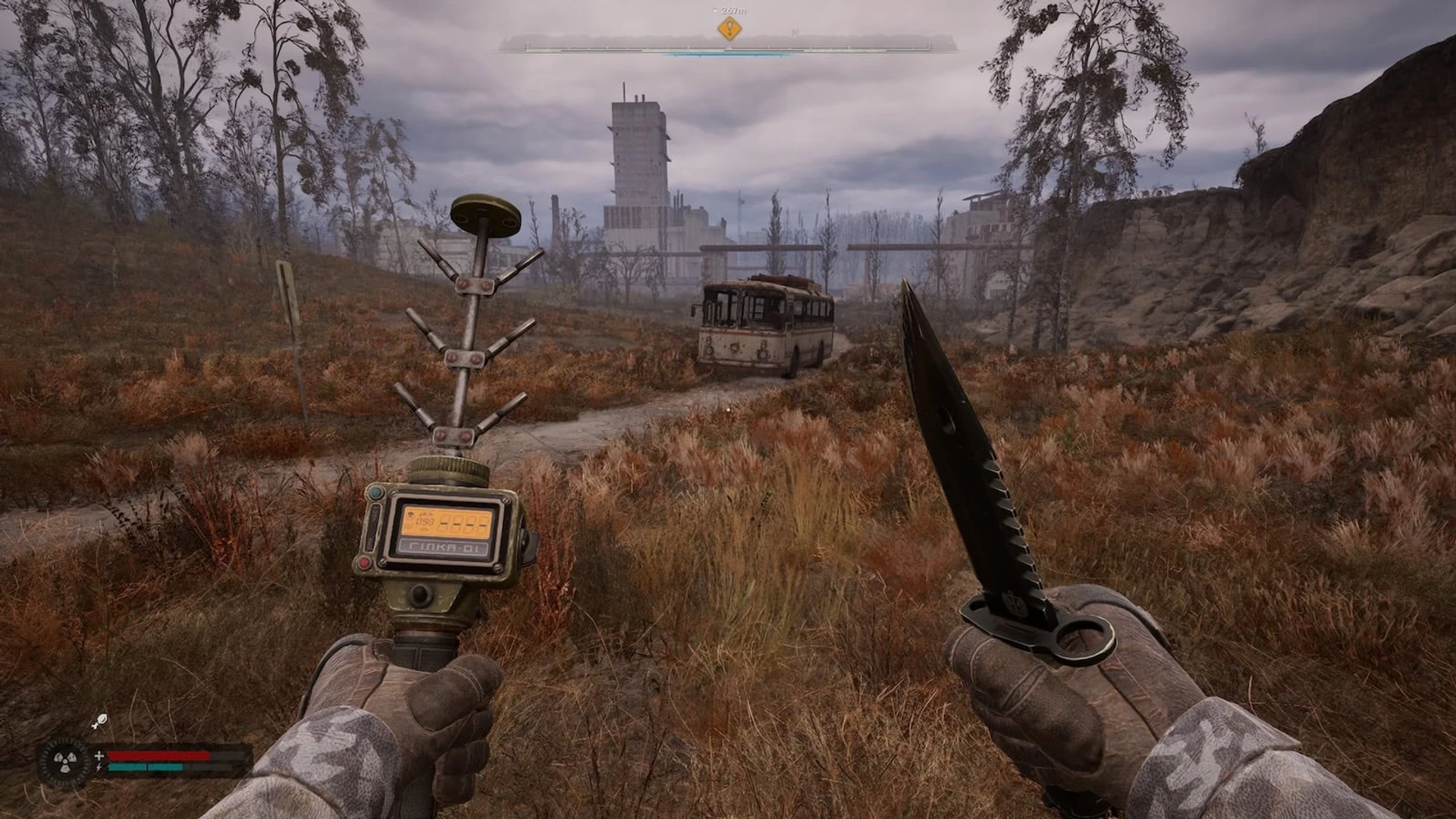Click the center notch of the compass strip
This screenshot has width=1456, height=819.
728,47
